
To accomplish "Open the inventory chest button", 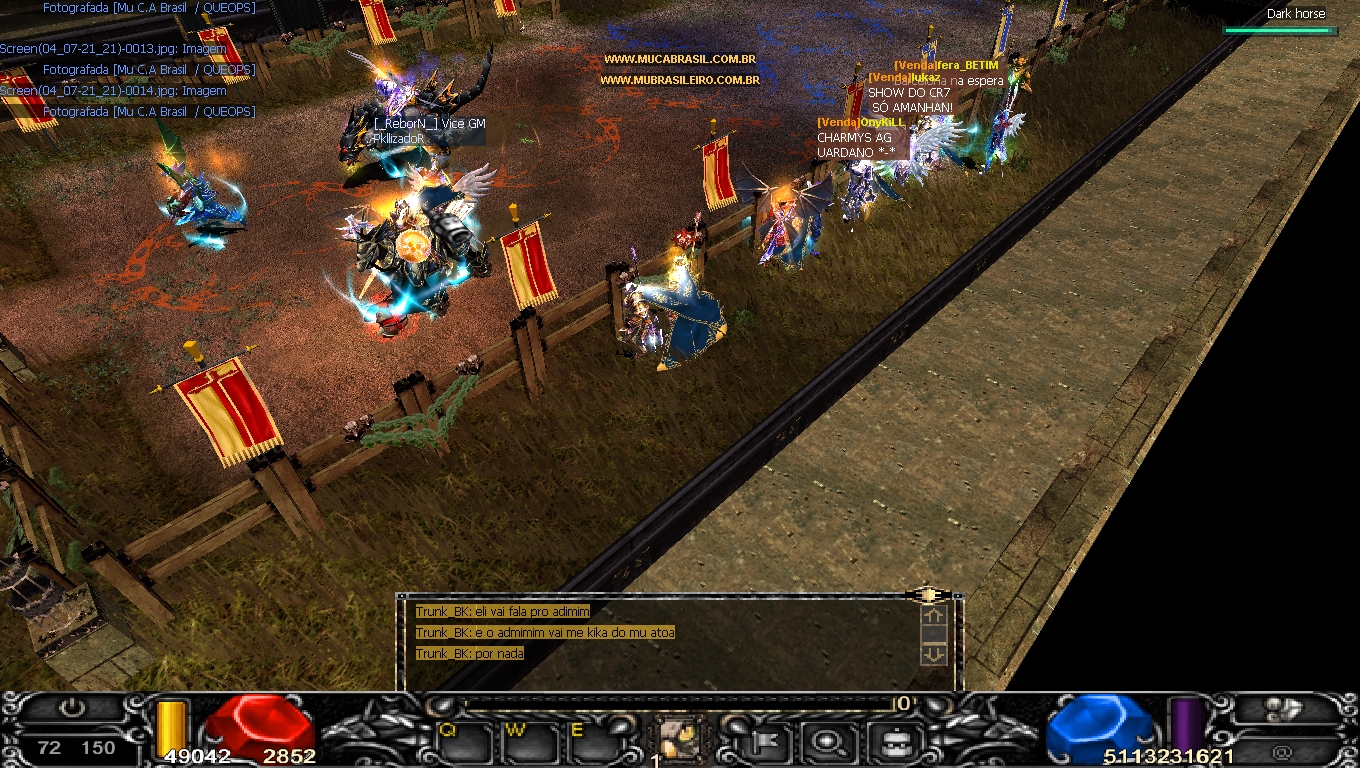I will [x=888, y=742].
